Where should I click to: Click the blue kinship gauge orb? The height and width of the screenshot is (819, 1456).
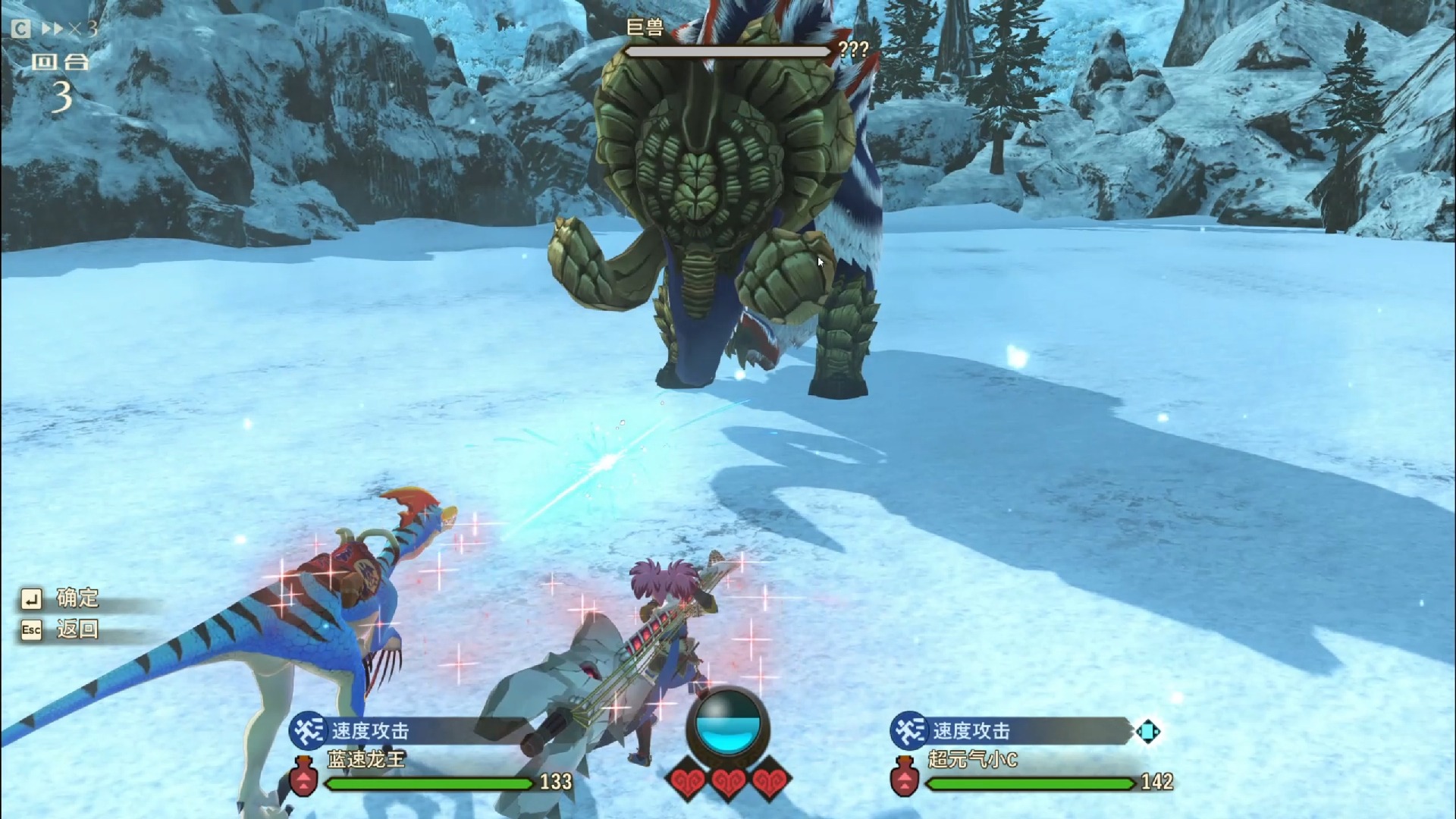(728, 723)
